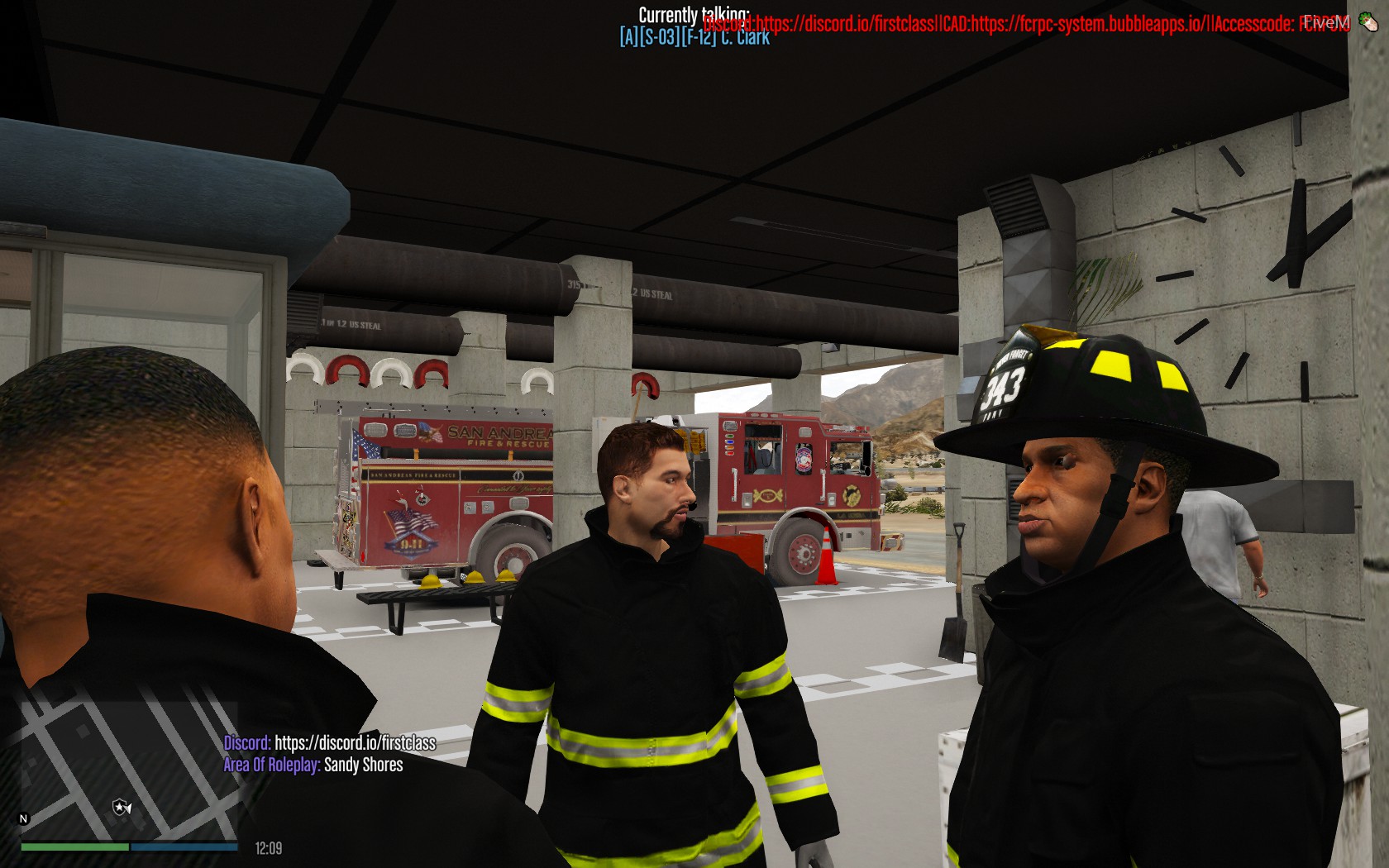Click the North compass indicator on the minimap

(22, 818)
